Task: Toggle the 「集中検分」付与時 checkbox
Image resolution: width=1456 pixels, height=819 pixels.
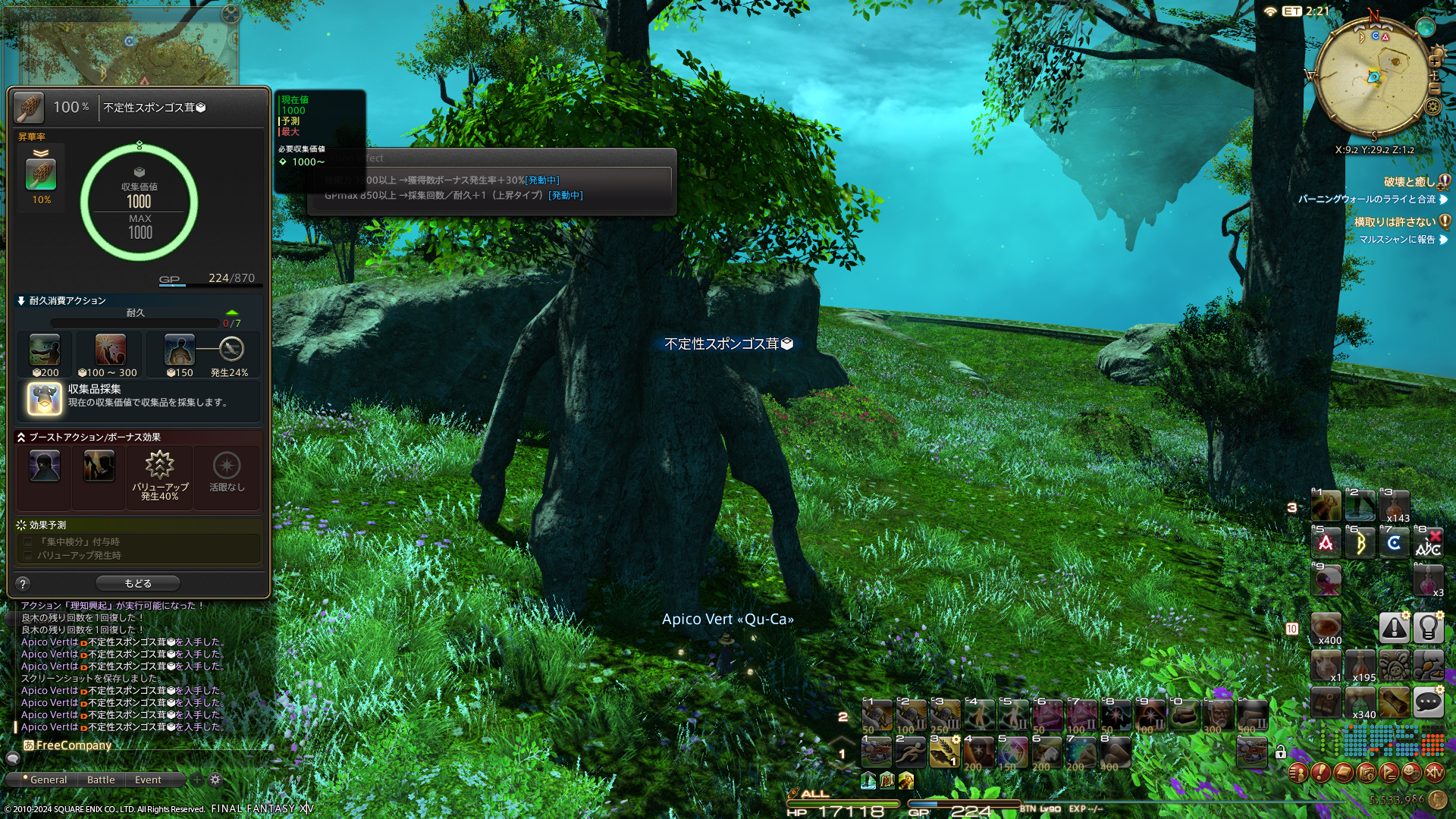Action: click(28, 542)
